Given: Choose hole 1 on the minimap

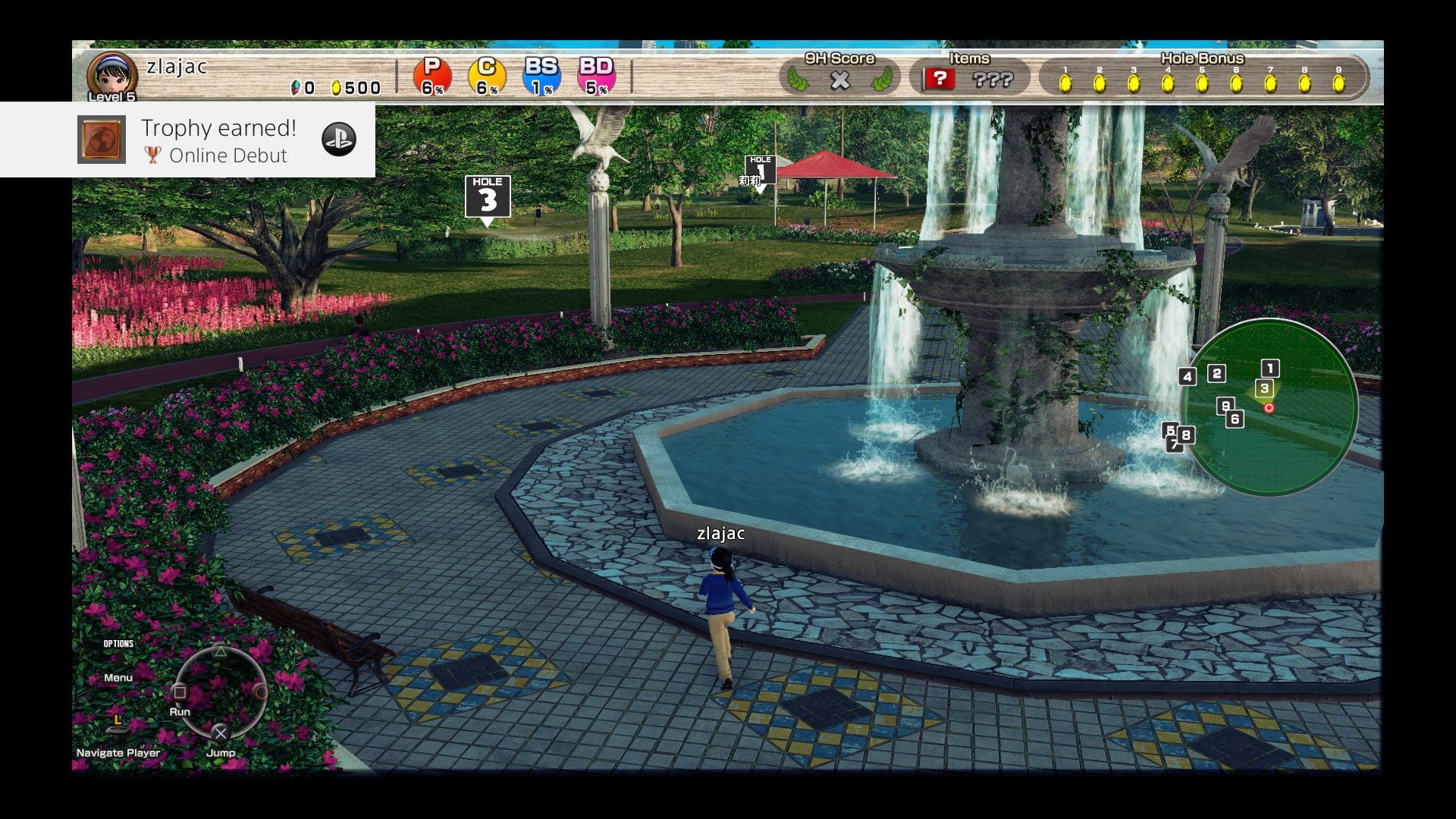Looking at the screenshot, I should (x=1270, y=369).
